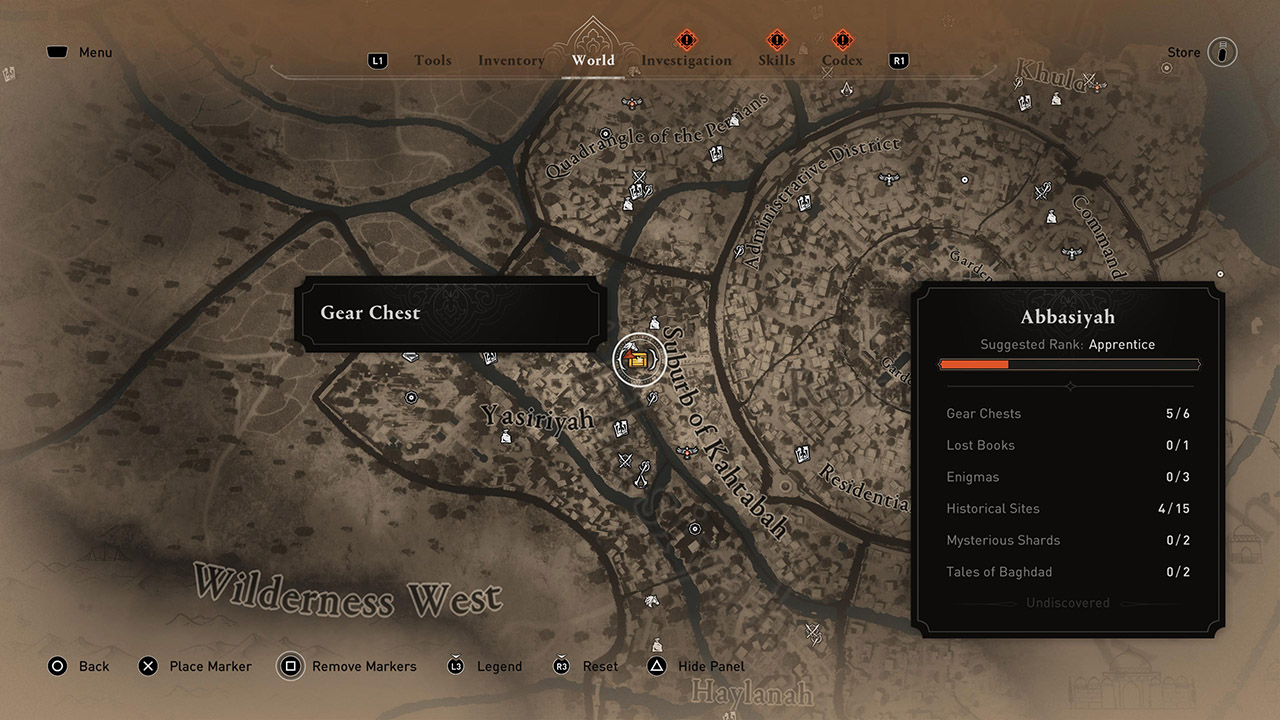Go to the Investigation tab
The width and height of the screenshot is (1280, 720).
pyautogui.click(x=686, y=61)
